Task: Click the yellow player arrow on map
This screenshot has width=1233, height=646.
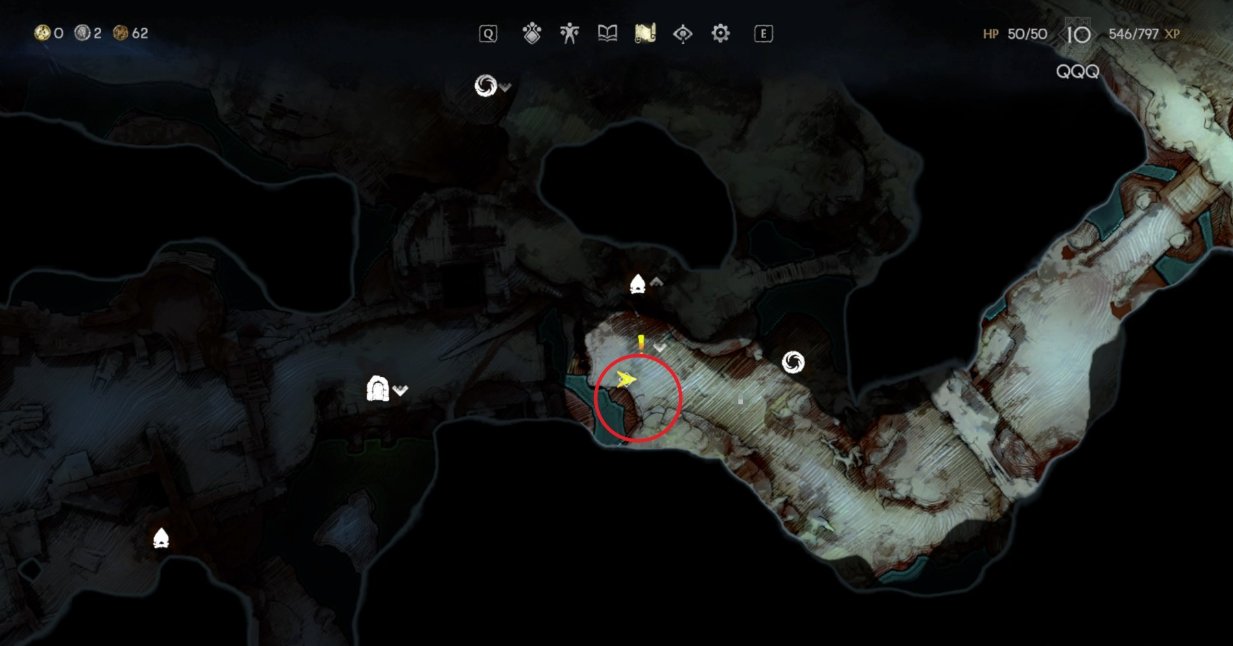Action: point(627,380)
